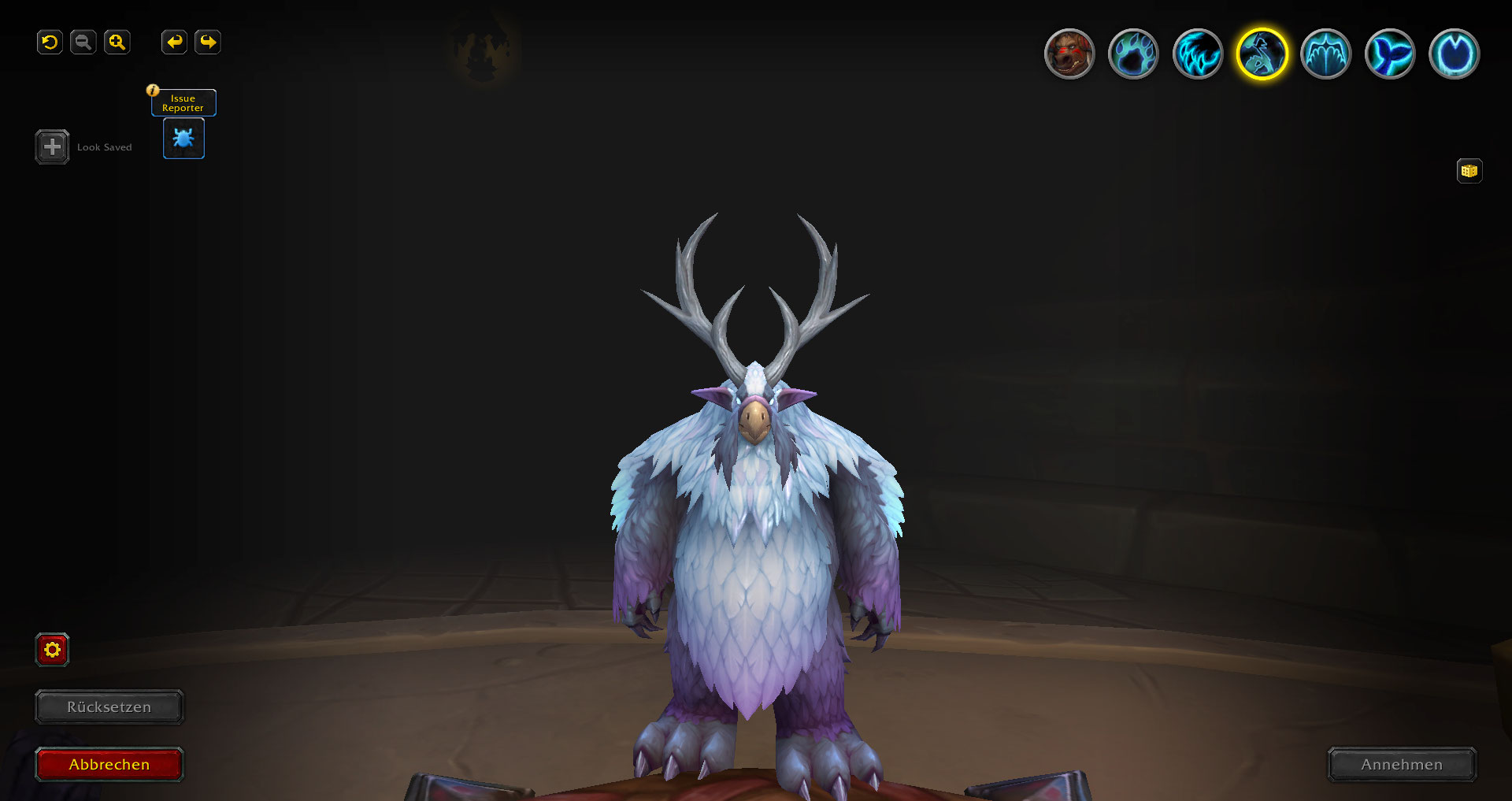Screen dimensions: 1512x801
Task: Select the tauren face portrait tab
Action: [x=1069, y=54]
